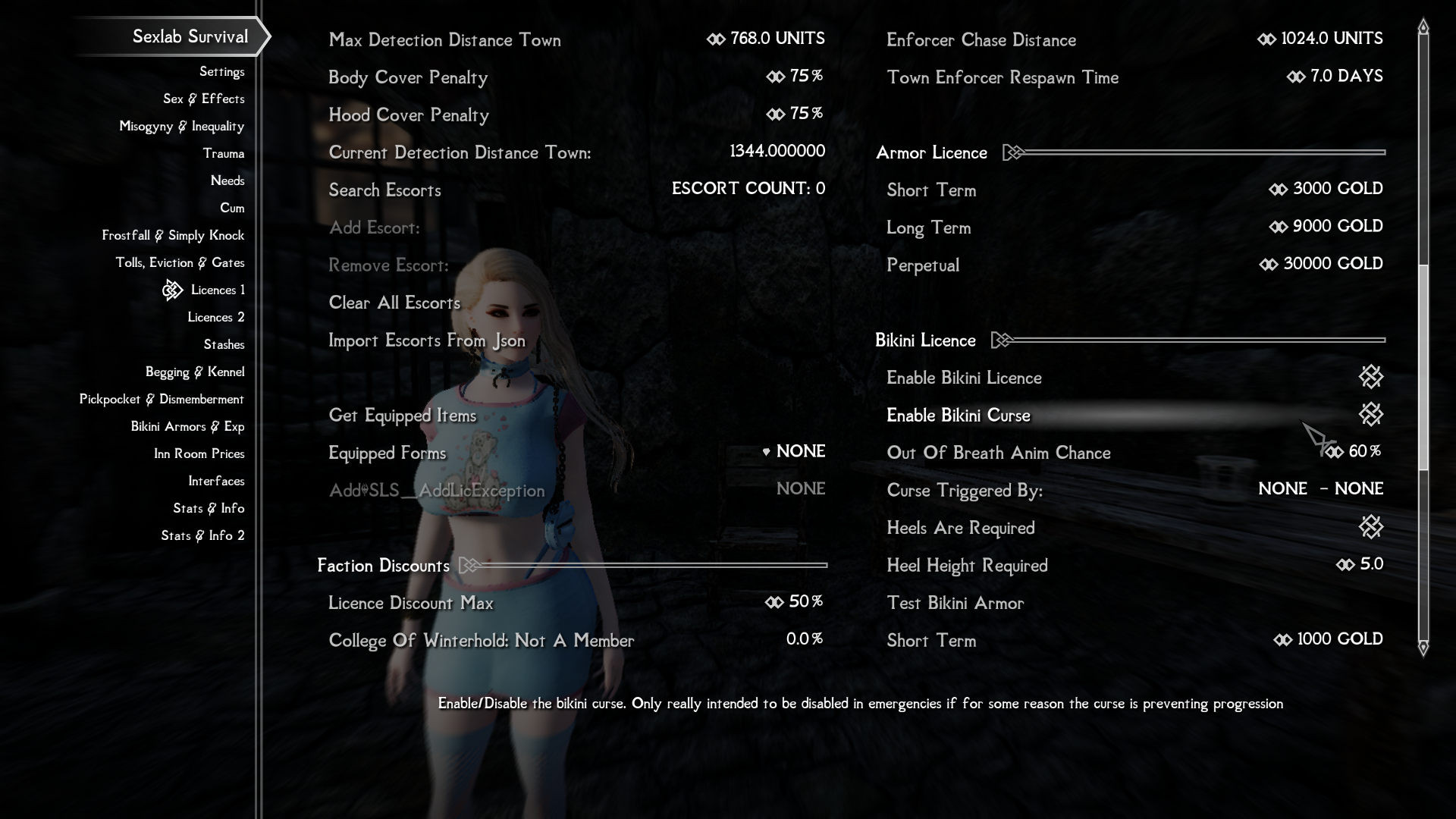This screenshot has height=819, width=1456.
Task: Toggle Heels Are Required icon
Action: [1371, 527]
